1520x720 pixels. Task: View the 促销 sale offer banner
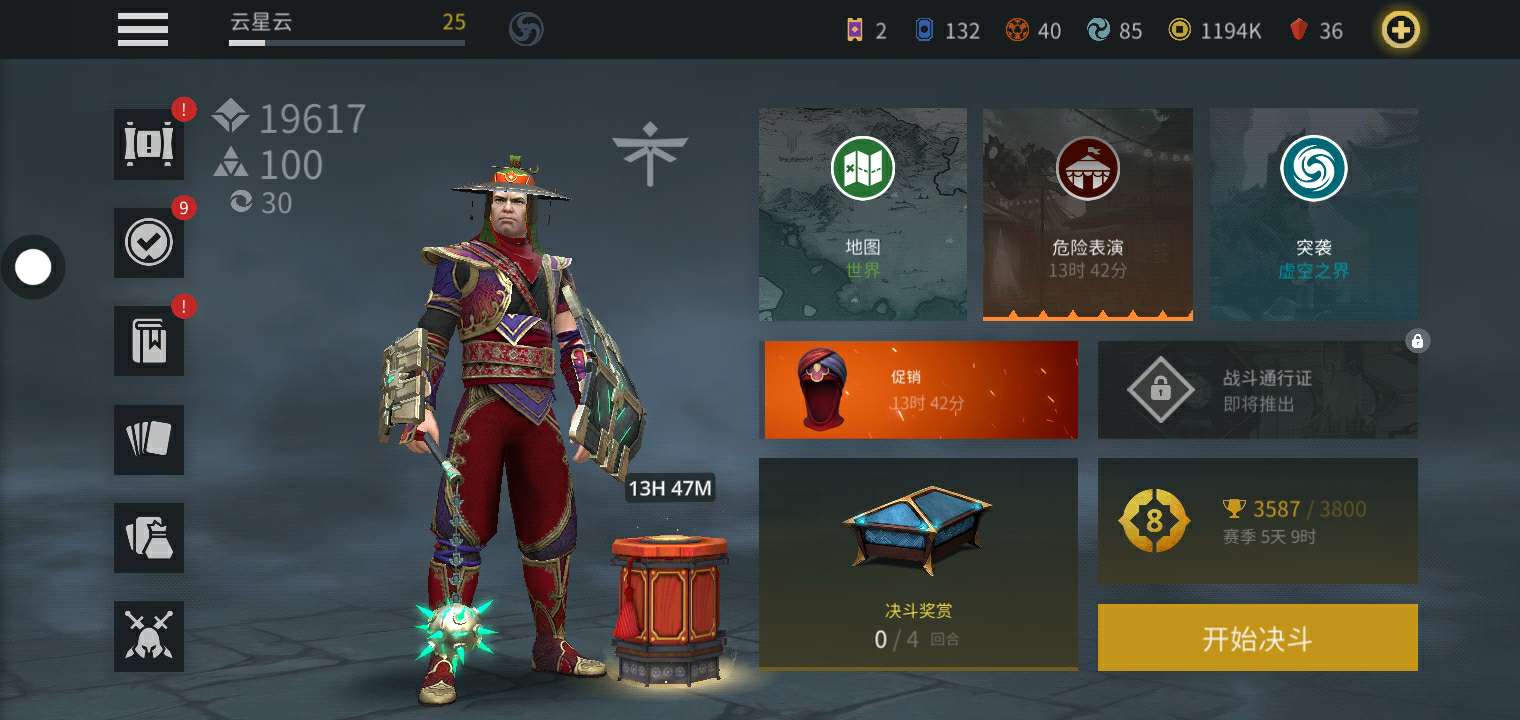coord(918,390)
